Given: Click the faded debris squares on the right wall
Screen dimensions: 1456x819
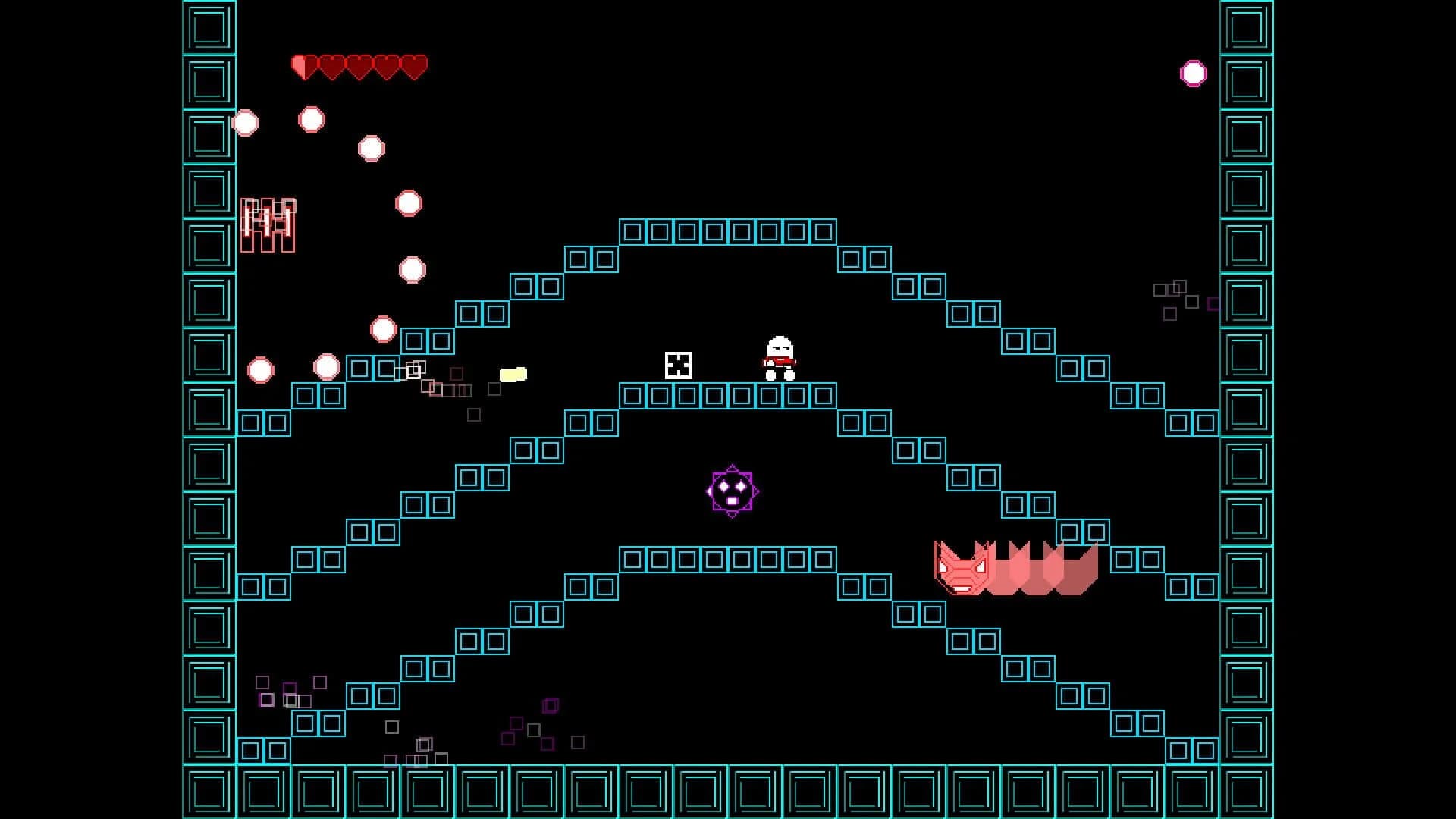Looking at the screenshot, I should 1172,296.
